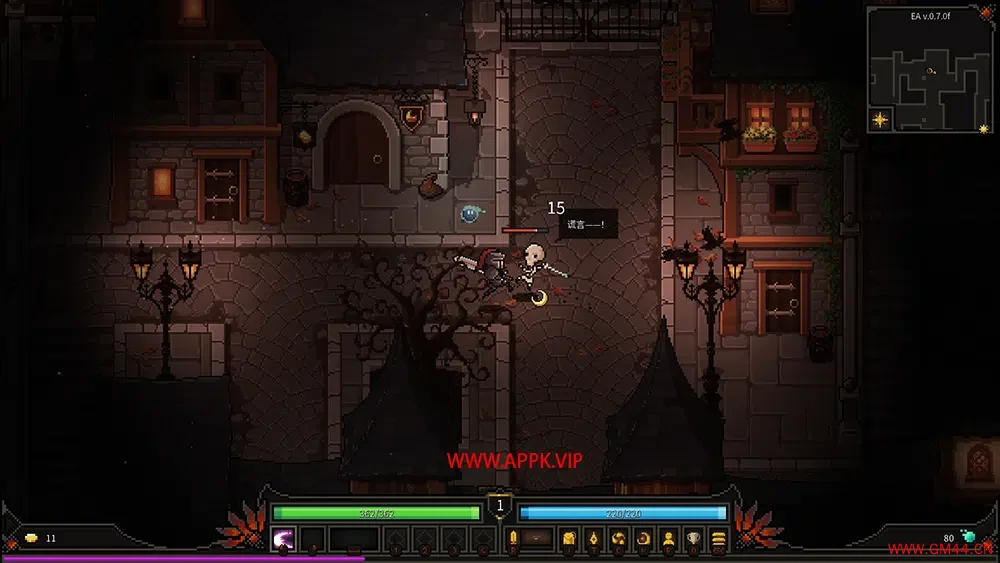Select the golden sword icon in the hotbar
Image resolution: width=1000 pixels, height=563 pixels.
pos(513,540)
